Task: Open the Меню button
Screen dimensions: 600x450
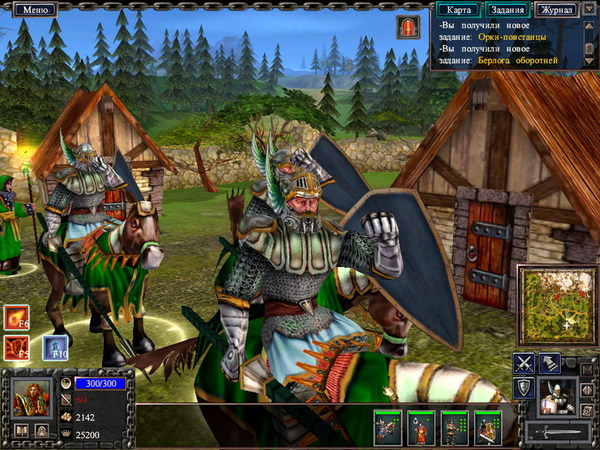Action: (x=35, y=9)
